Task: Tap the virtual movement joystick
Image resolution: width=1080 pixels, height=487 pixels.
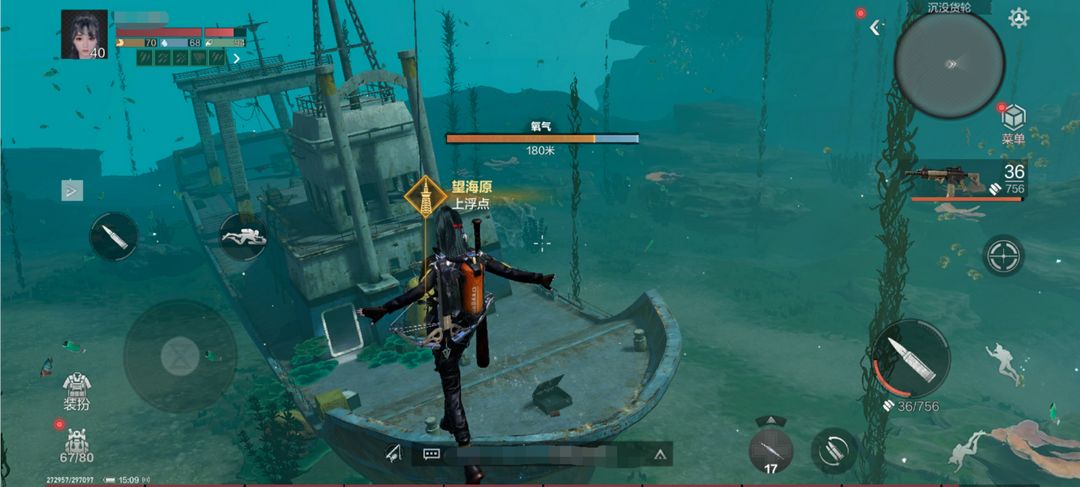Action: (x=180, y=355)
